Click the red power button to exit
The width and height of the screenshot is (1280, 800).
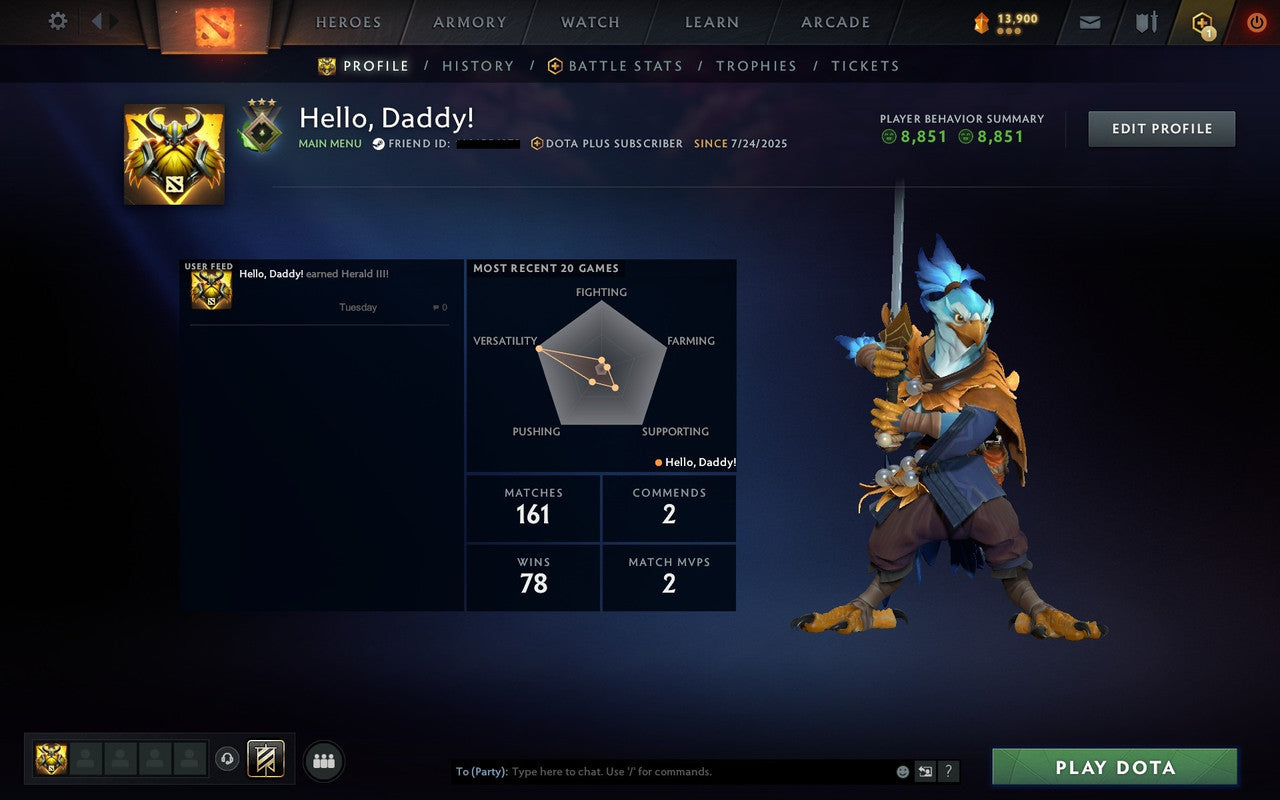[1256, 21]
